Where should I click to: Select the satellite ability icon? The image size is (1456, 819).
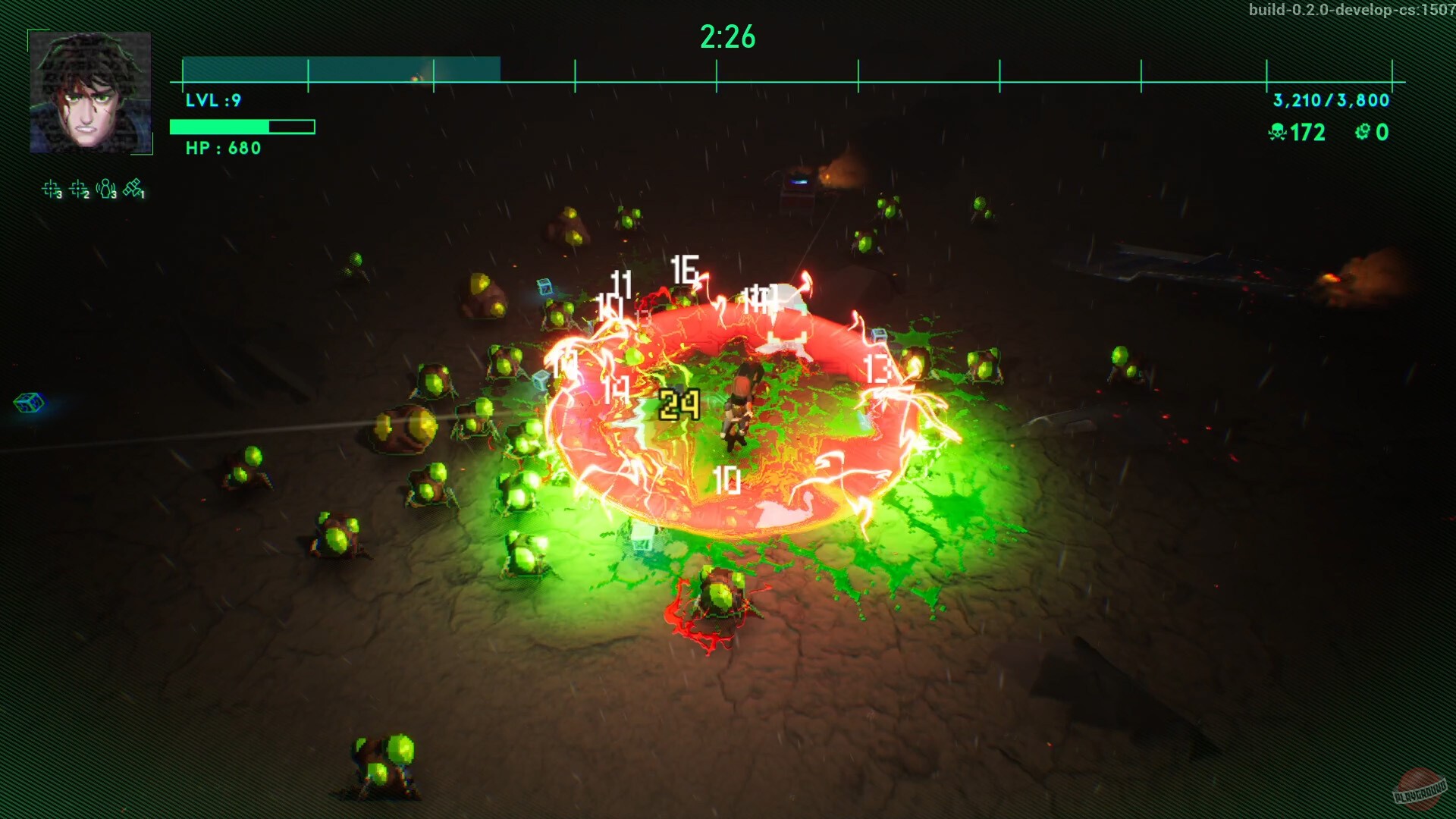pos(132,187)
